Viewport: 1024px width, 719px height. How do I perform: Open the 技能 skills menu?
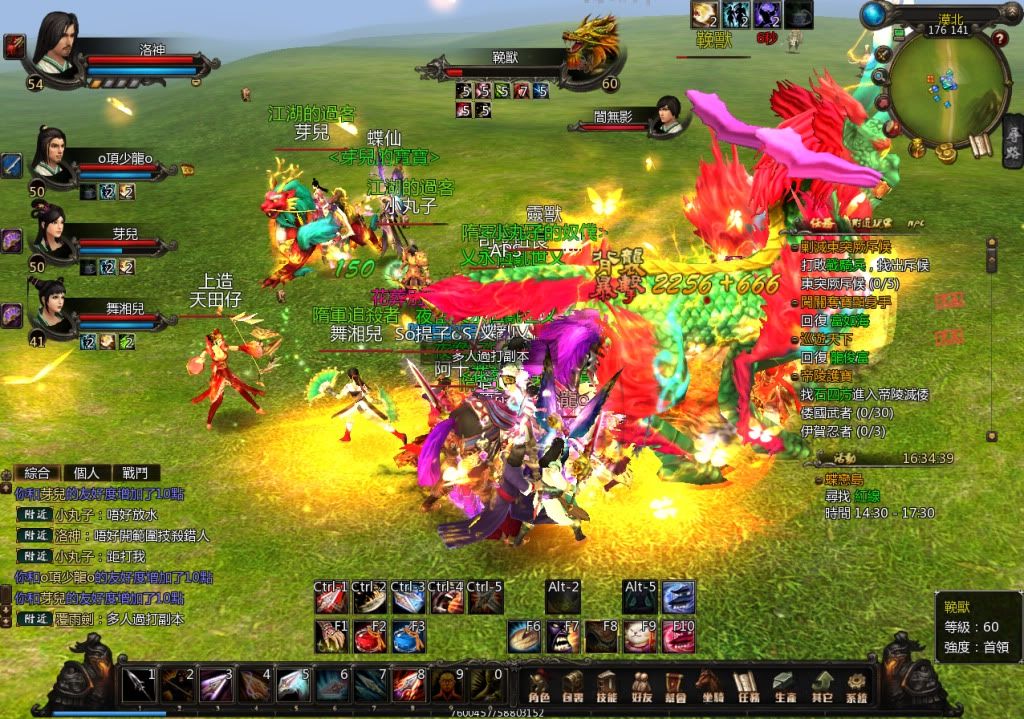[607, 685]
